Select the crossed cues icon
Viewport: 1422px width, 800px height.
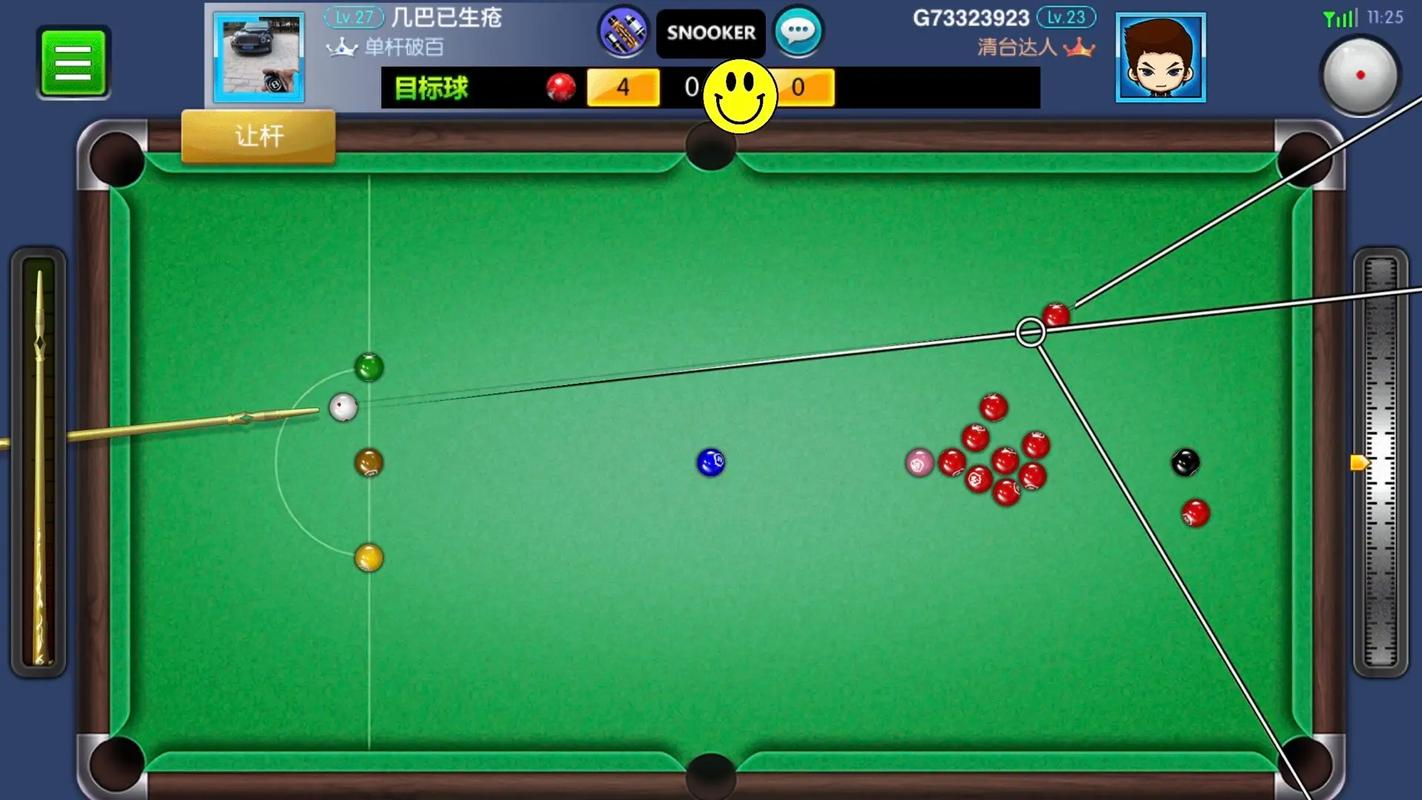coord(623,32)
